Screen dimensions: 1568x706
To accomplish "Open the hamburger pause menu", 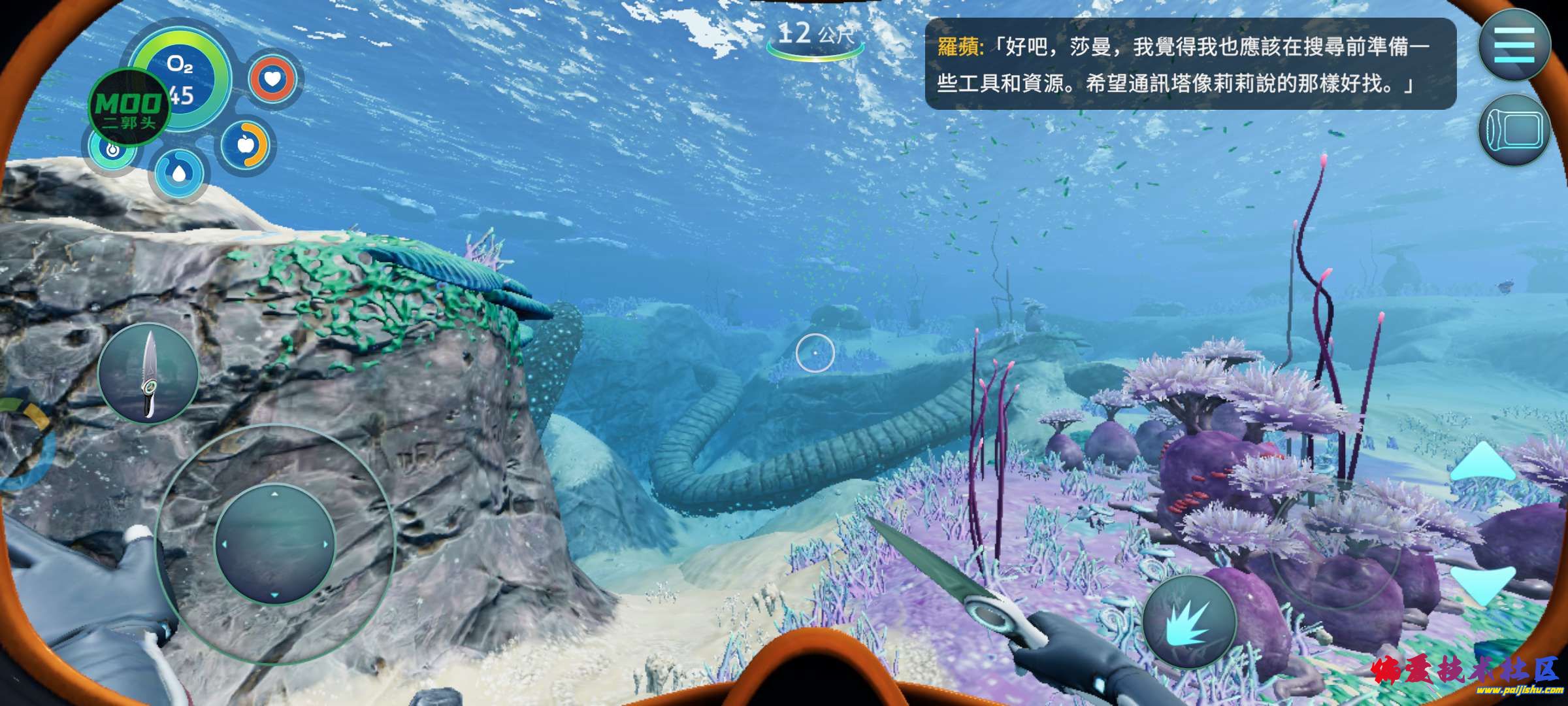I will pos(1514,45).
